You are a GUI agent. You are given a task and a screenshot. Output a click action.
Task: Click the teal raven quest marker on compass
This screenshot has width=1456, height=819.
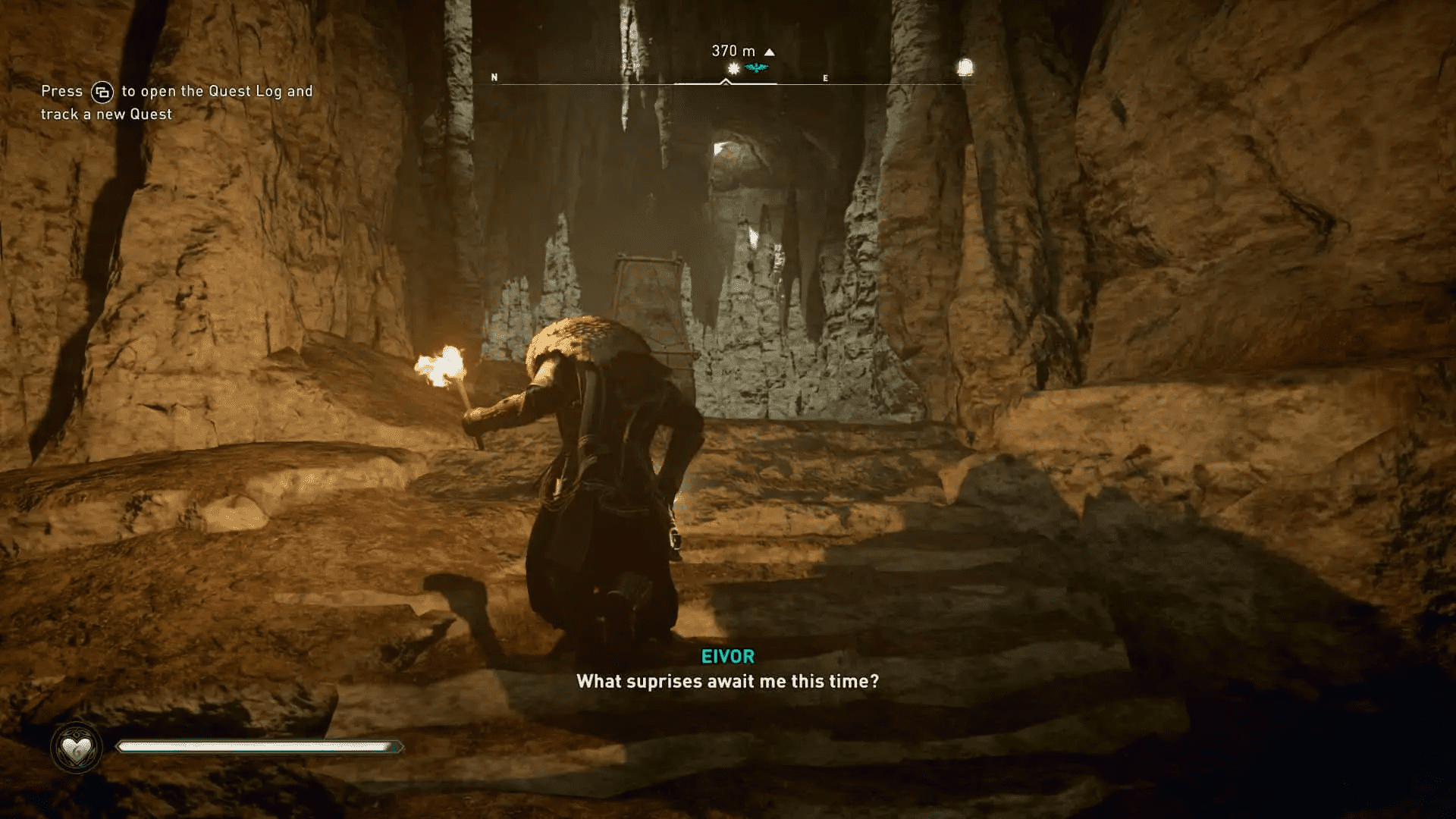click(756, 67)
